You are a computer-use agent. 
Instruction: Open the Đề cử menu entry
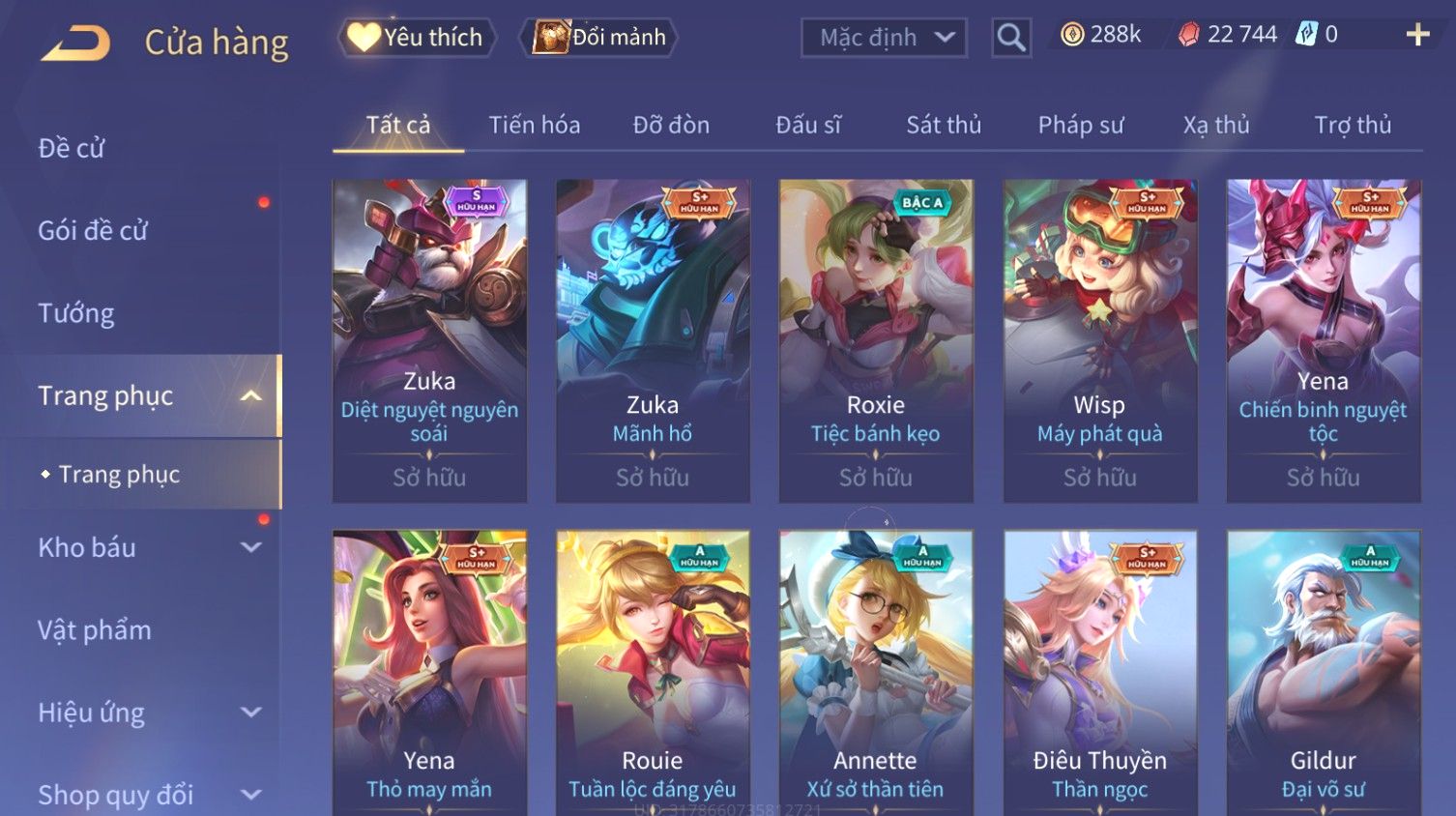point(72,148)
